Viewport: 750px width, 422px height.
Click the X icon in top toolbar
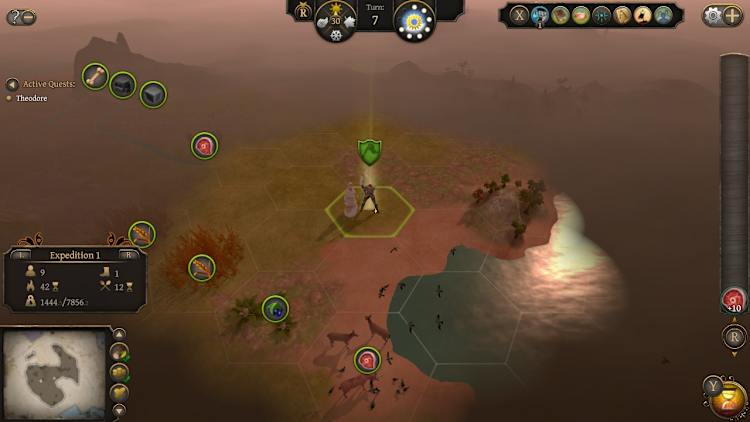[519, 15]
